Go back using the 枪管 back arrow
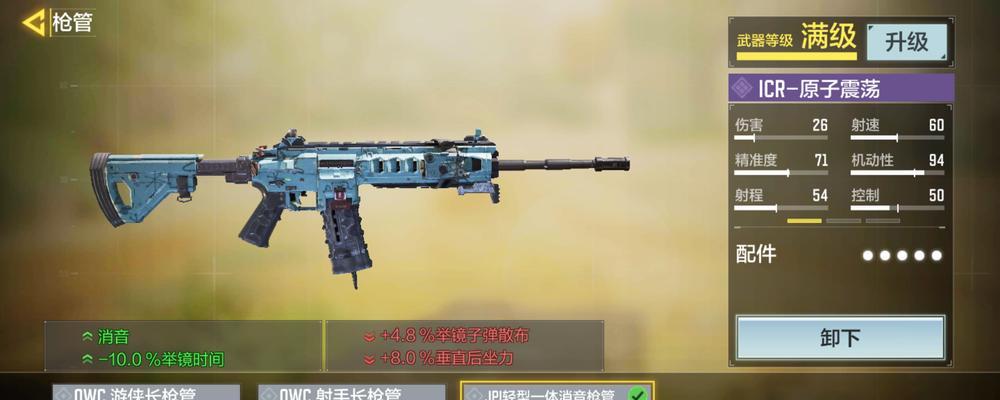The image size is (1000, 400). click(x=36, y=22)
